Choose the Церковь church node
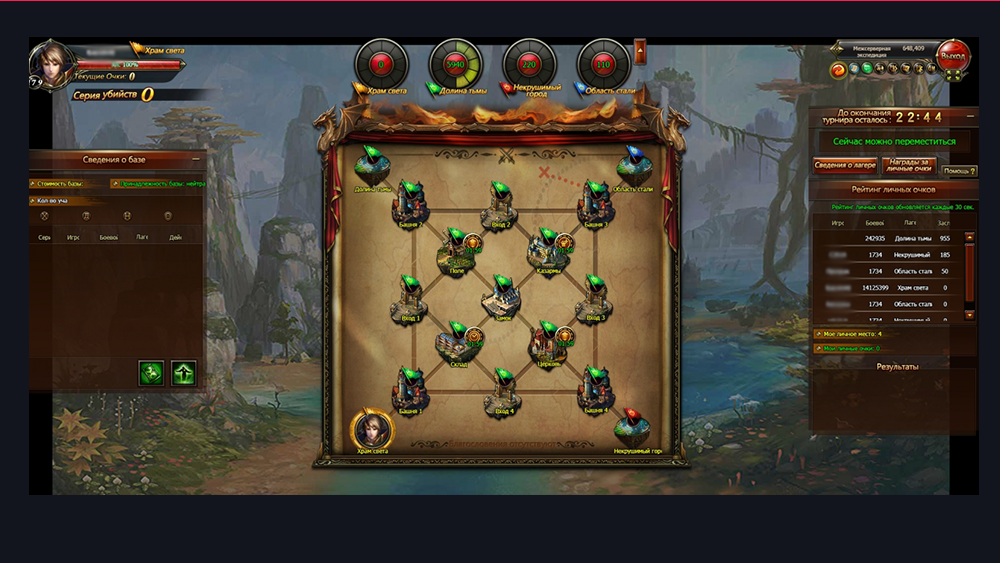This screenshot has height=563, width=1000. click(548, 345)
